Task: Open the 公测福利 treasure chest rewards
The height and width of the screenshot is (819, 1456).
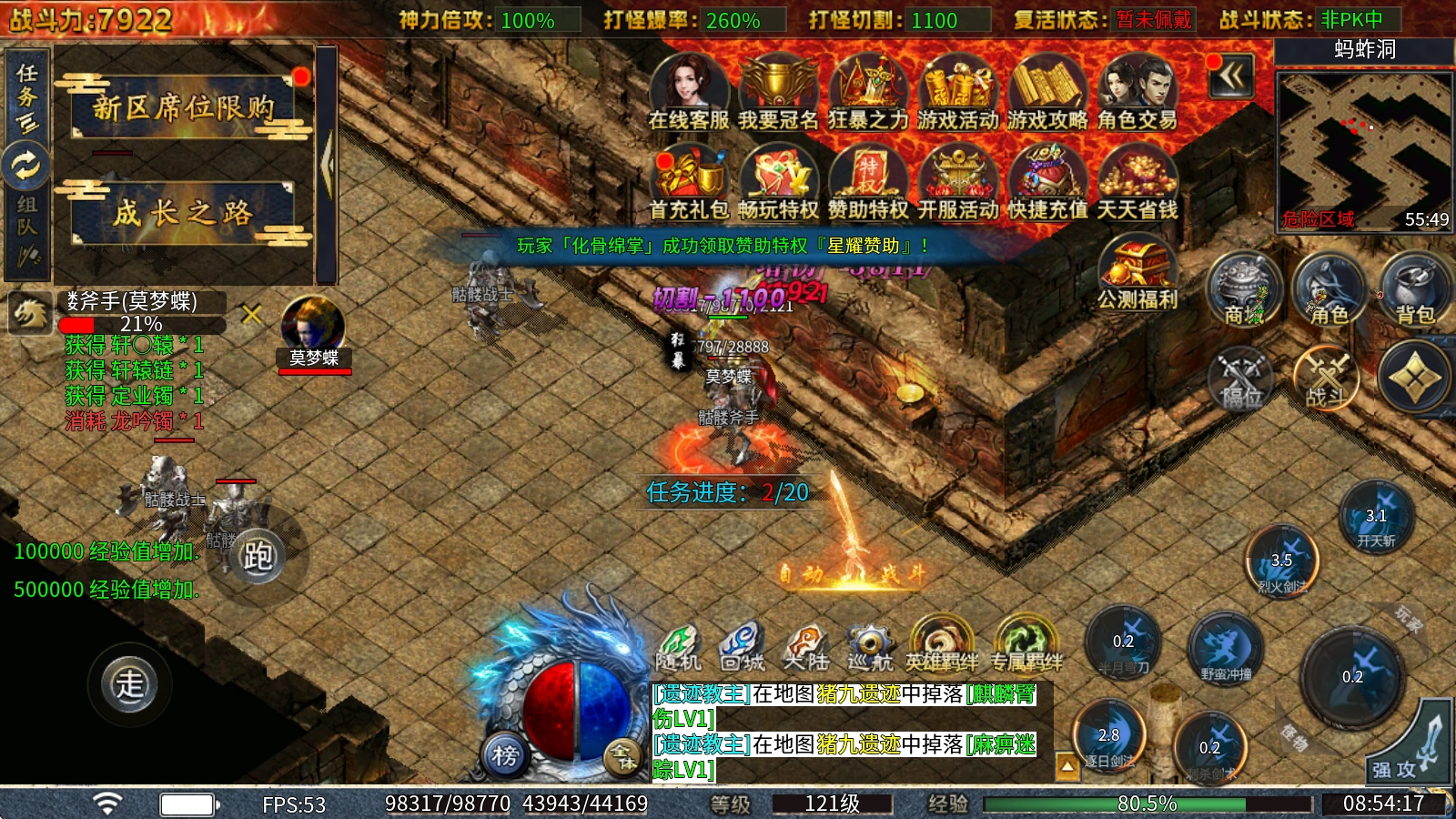Action: [1137, 272]
